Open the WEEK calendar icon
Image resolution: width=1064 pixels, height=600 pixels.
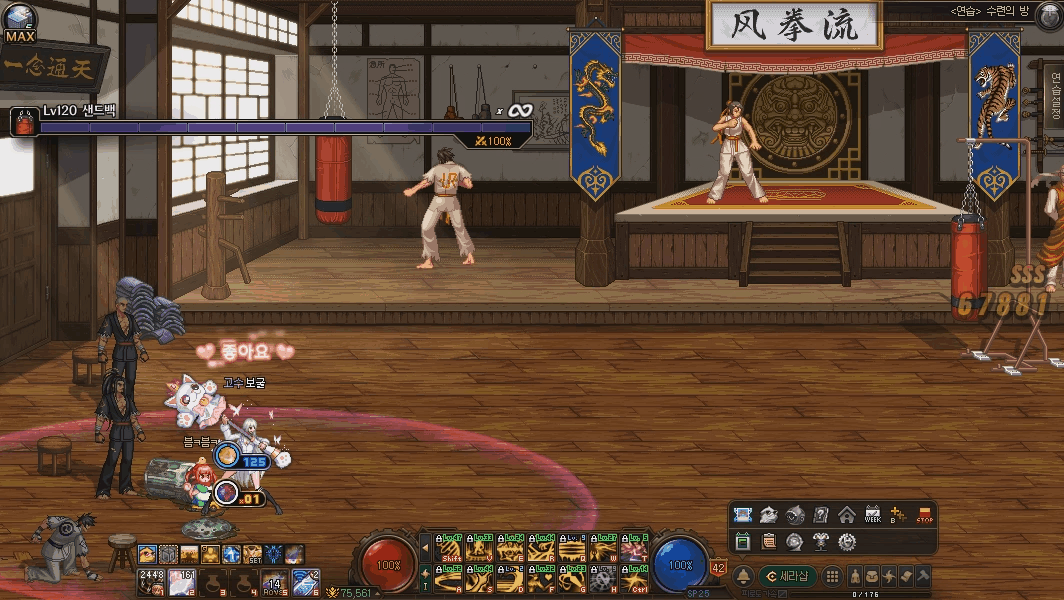pyautogui.click(x=872, y=515)
